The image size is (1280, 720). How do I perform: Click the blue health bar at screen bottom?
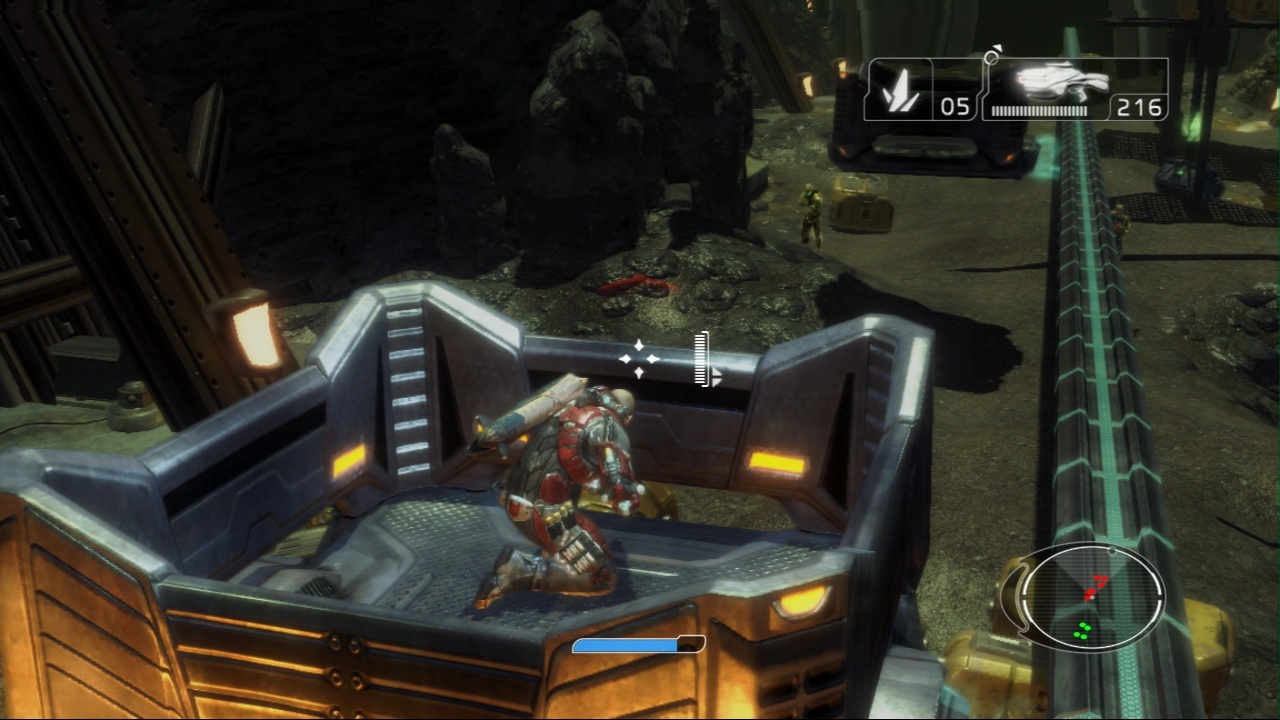coord(625,644)
